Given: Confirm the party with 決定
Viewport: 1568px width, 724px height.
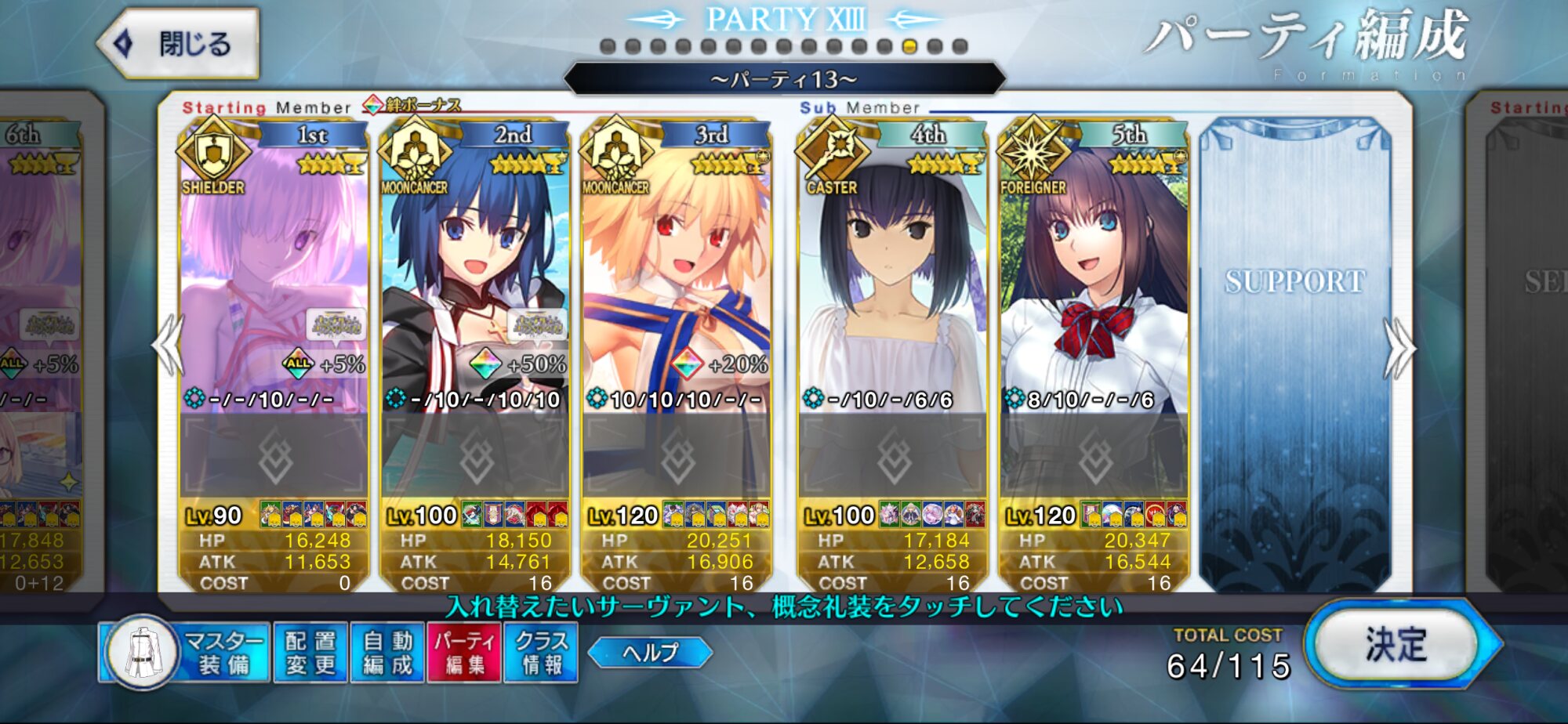Looking at the screenshot, I should [1396, 645].
